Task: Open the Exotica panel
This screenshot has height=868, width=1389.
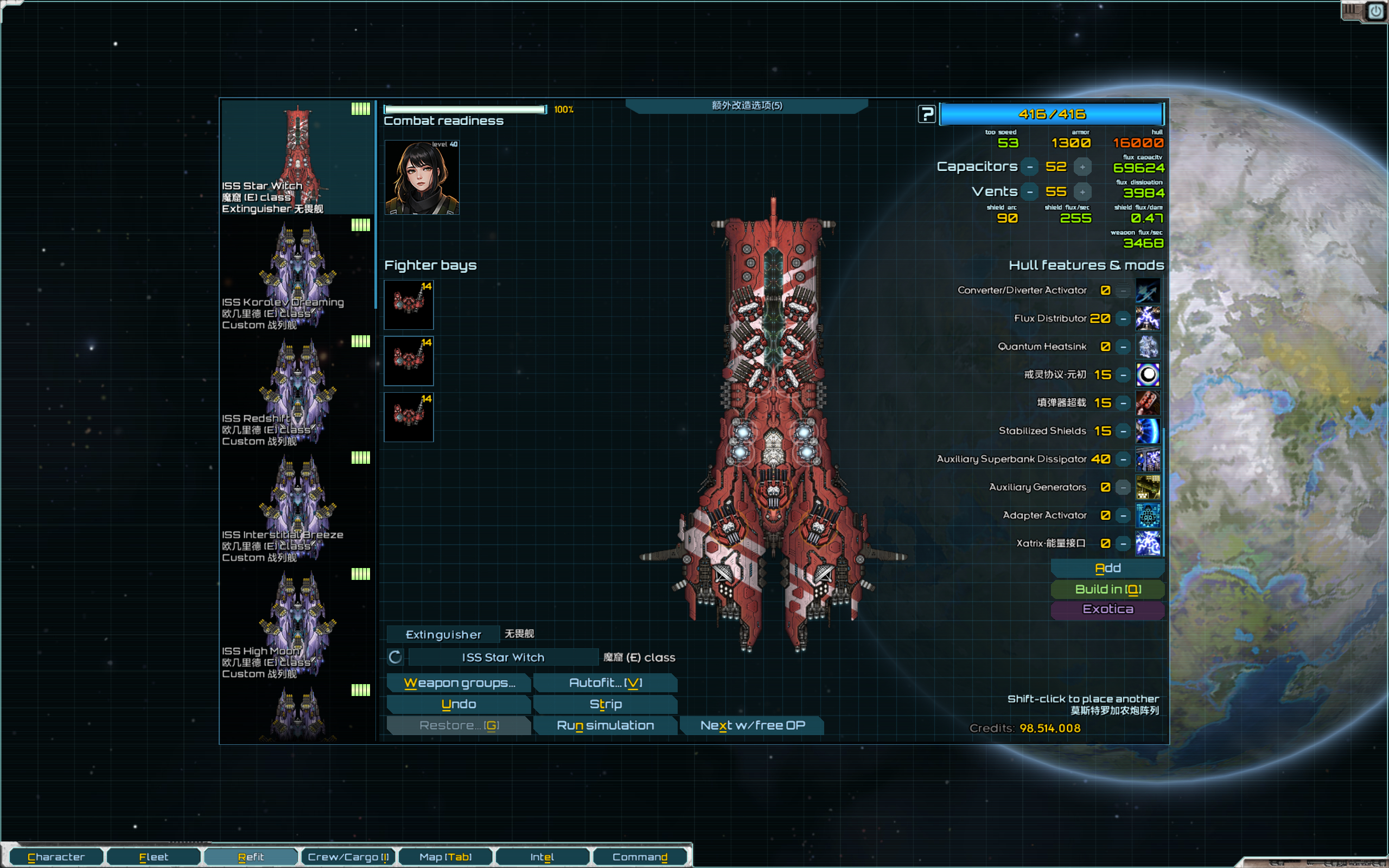Action: tap(1107, 609)
